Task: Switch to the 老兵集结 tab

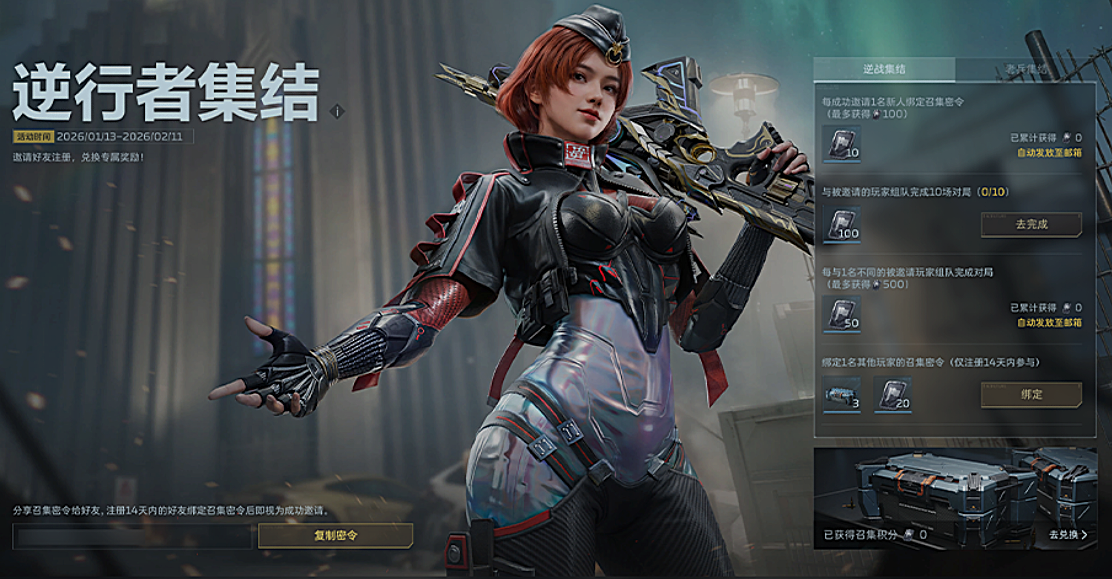Action: pyautogui.click(x=1025, y=70)
